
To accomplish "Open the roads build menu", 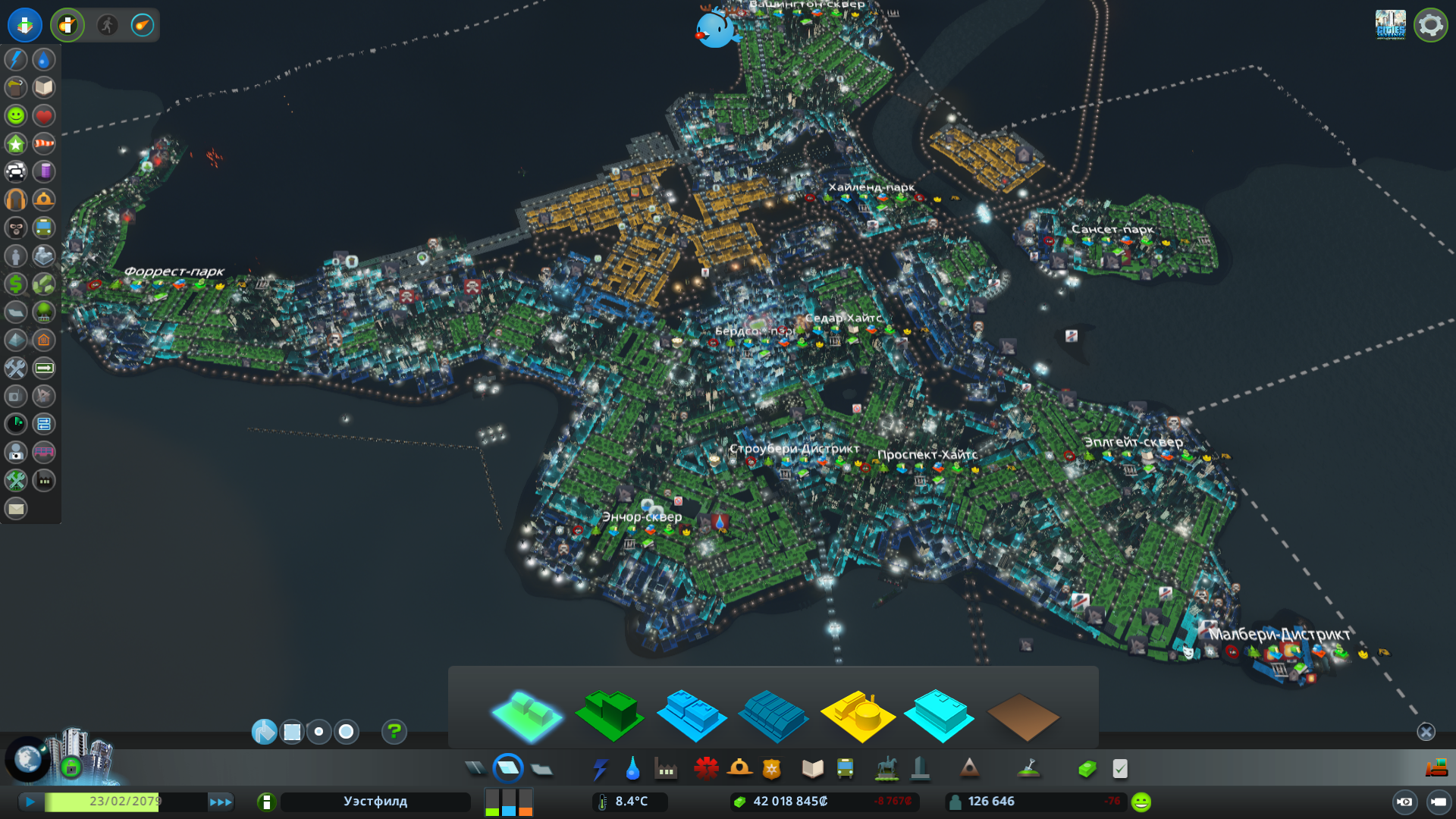I will click(475, 769).
